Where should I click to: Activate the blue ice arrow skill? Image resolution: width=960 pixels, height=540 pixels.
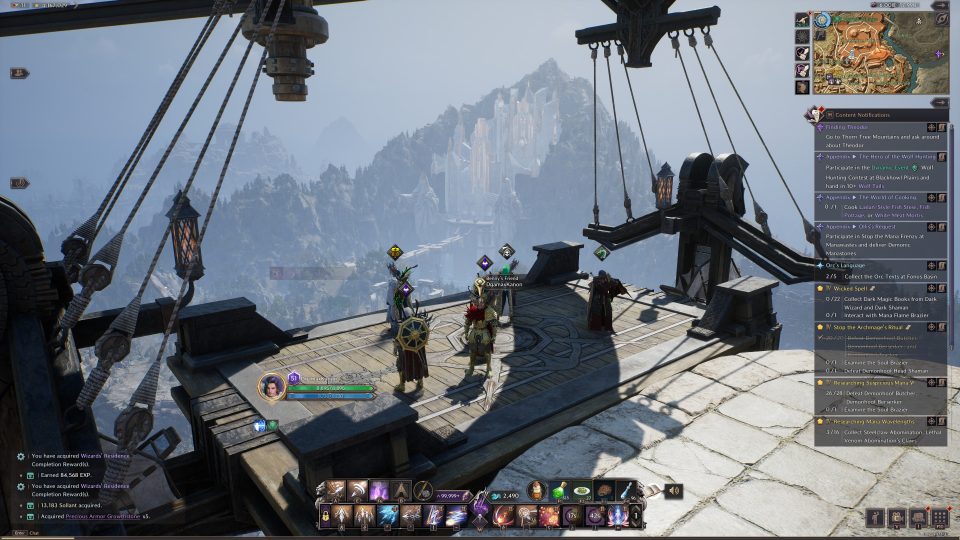tap(388, 516)
